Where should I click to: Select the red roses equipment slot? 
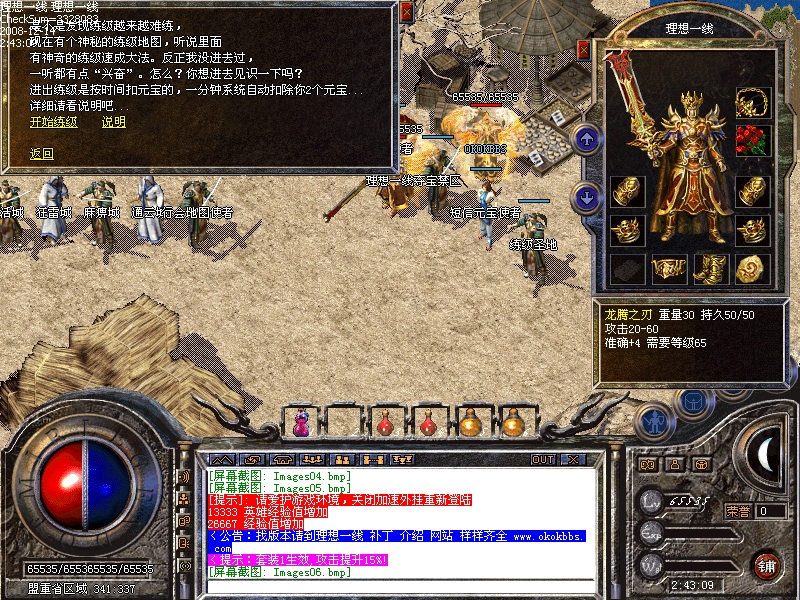point(751,138)
